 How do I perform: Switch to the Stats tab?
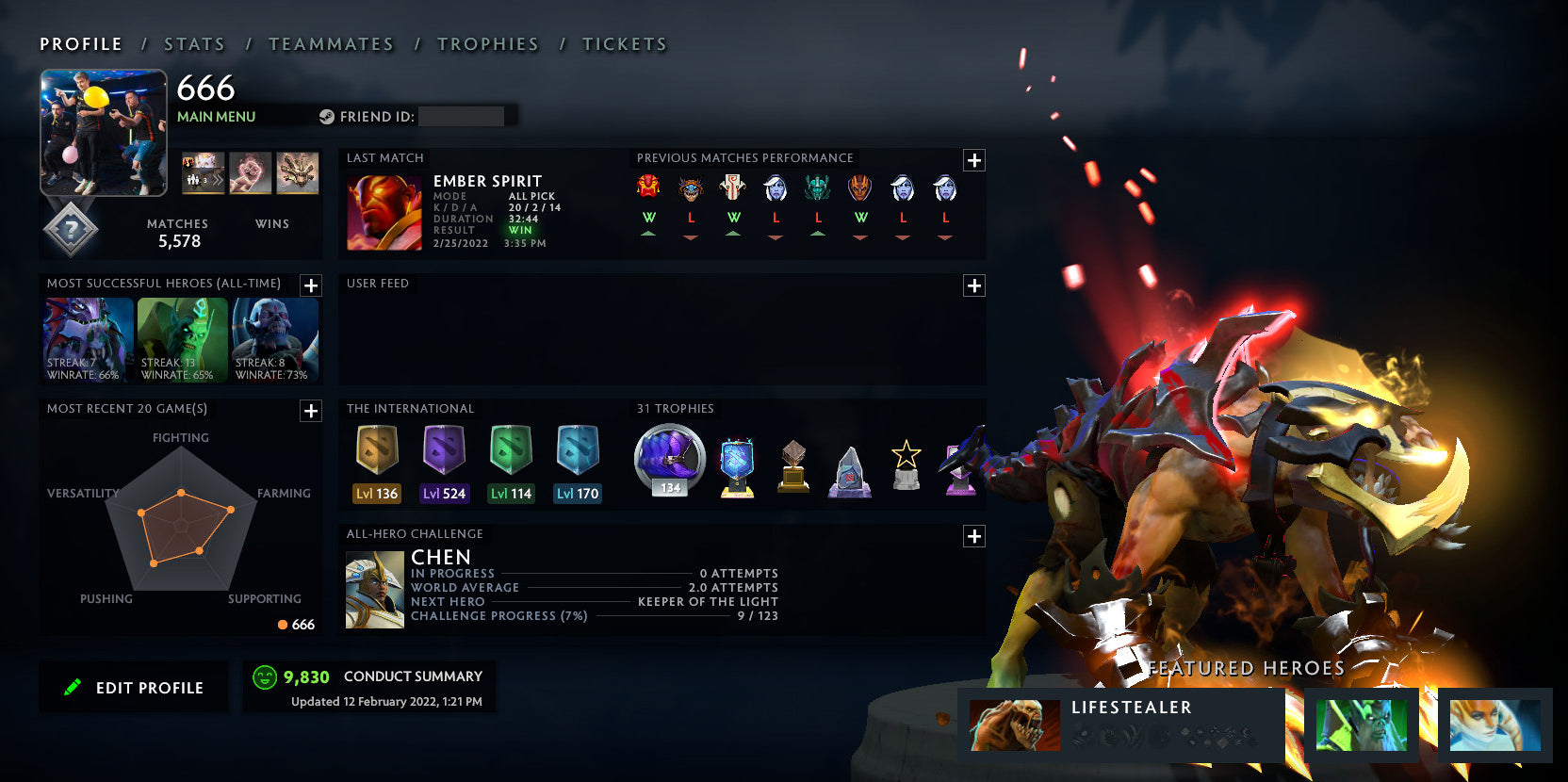coord(194,44)
